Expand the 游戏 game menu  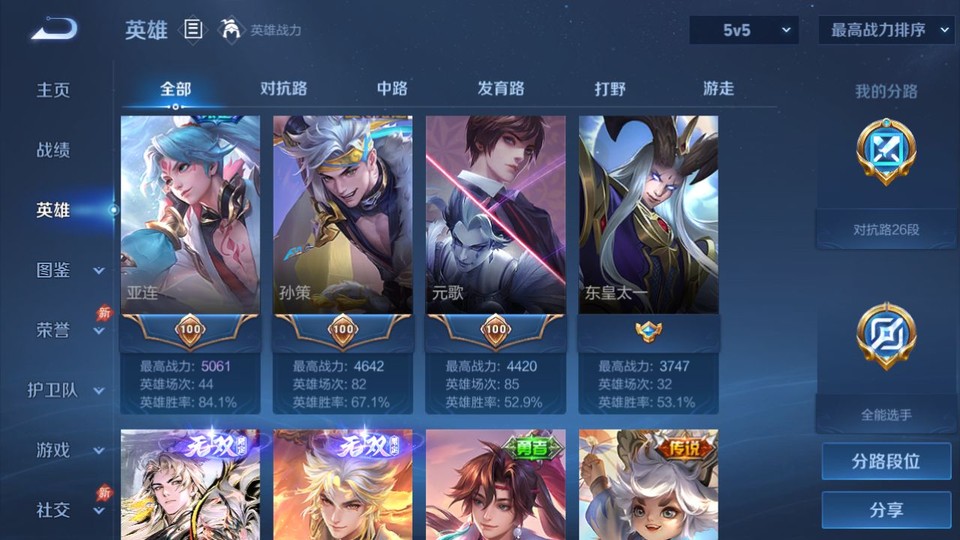68,450
